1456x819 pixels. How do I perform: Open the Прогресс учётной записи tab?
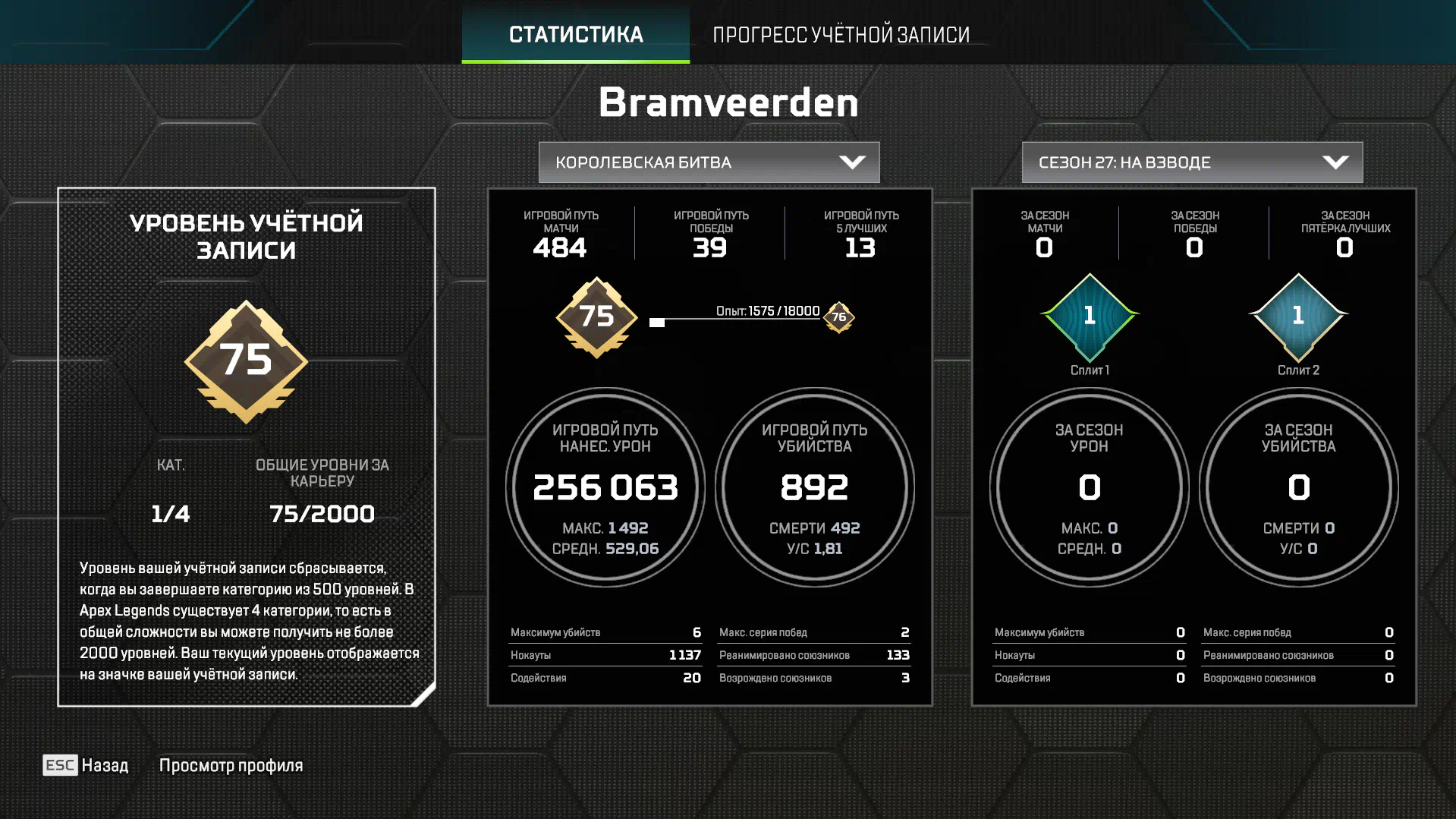click(841, 34)
